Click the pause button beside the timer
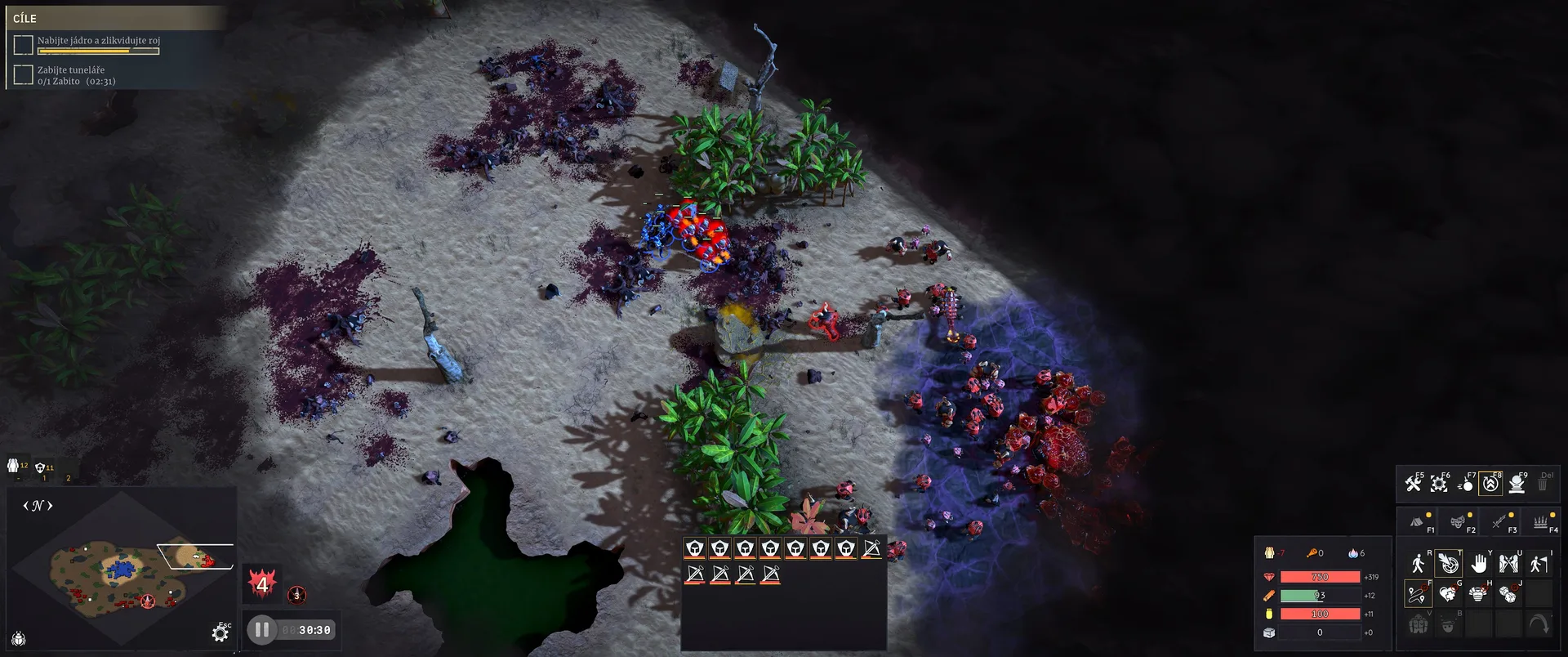This screenshot has height=657, width=1568. pos(262,630)
